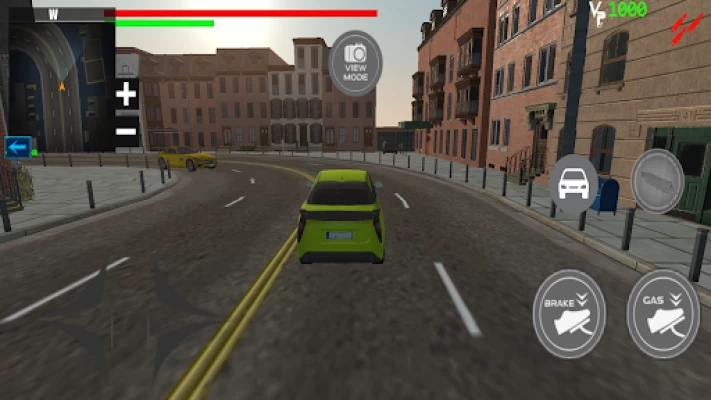Go back using the blue arrow button
This screenshot has height=400, width=711.
tap(17, 147)
